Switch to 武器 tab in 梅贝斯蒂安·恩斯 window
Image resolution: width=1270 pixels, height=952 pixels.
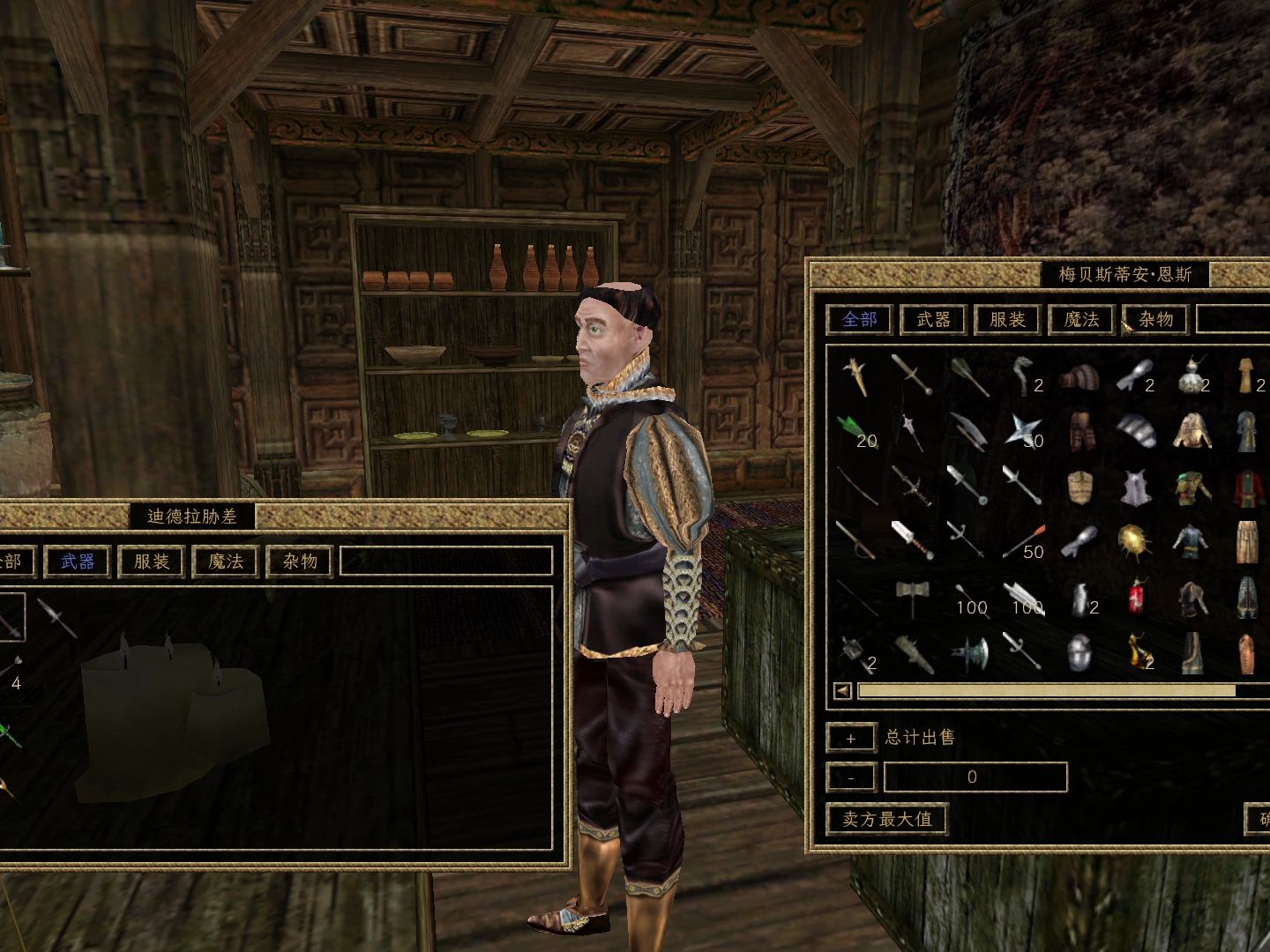933,319
